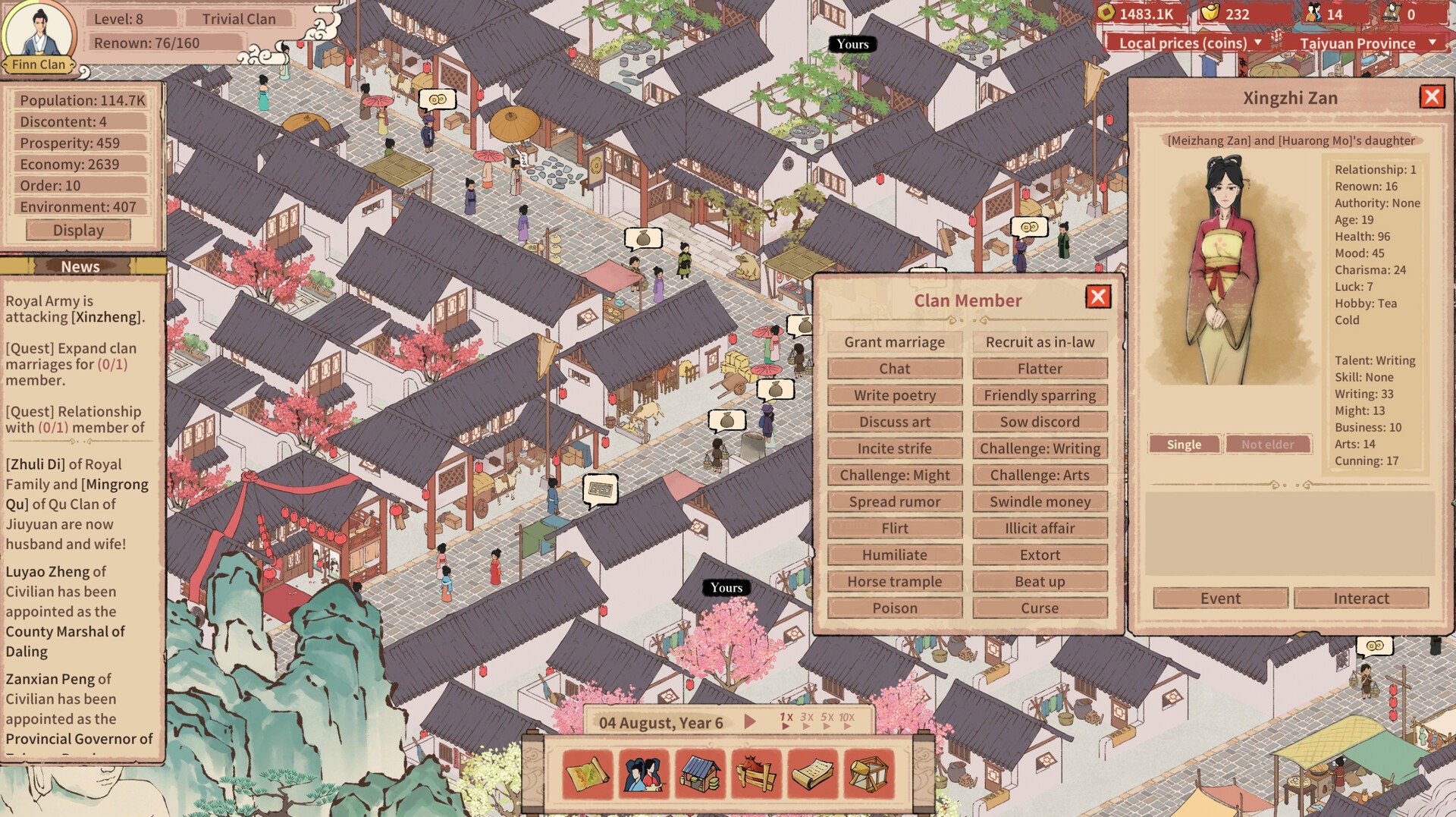Chat with Xingzhi Zan
The height and width of the screenshot is (817, 1456).
895,369
